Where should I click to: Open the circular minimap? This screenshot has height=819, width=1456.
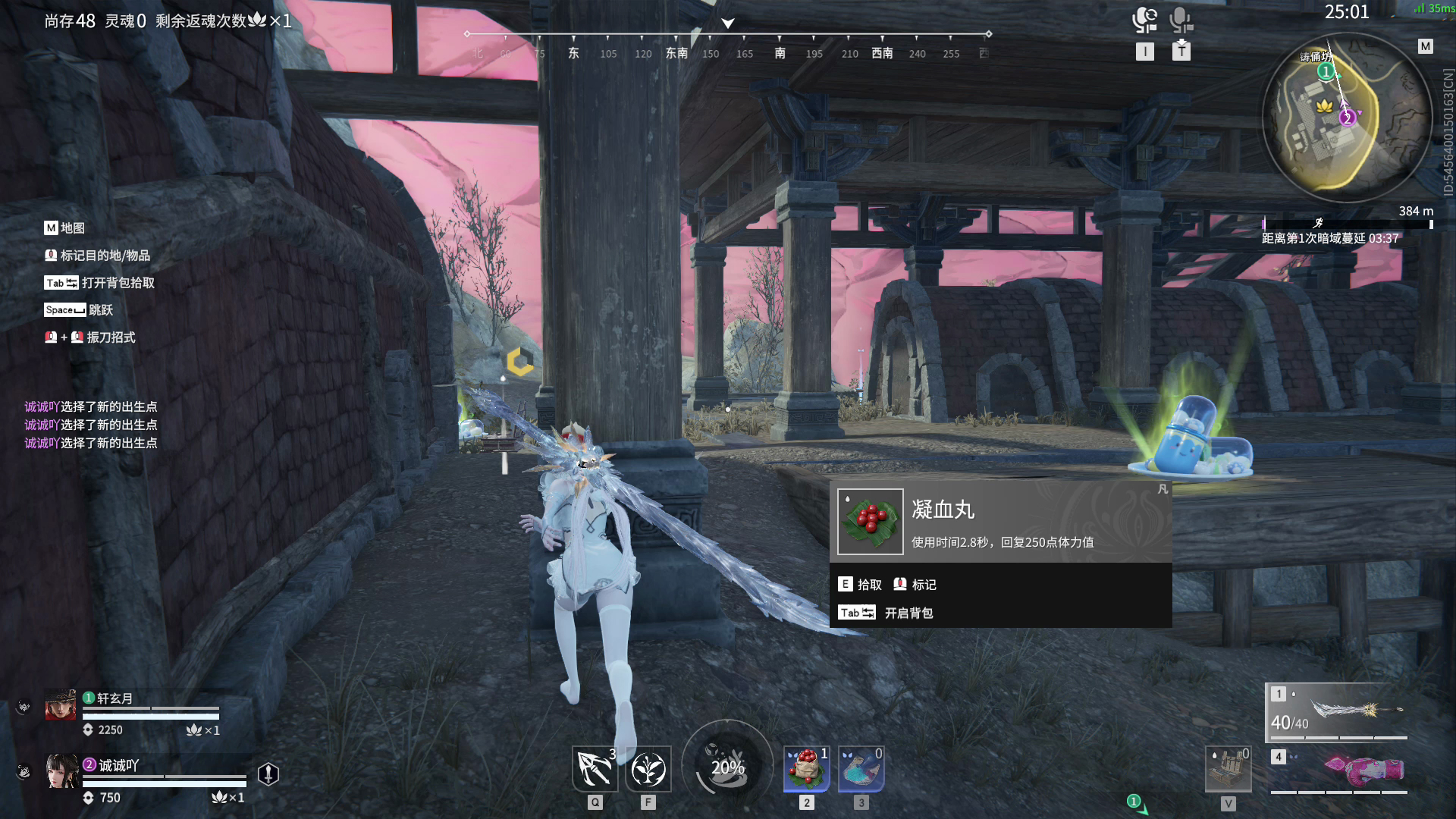click(1347, 119)
